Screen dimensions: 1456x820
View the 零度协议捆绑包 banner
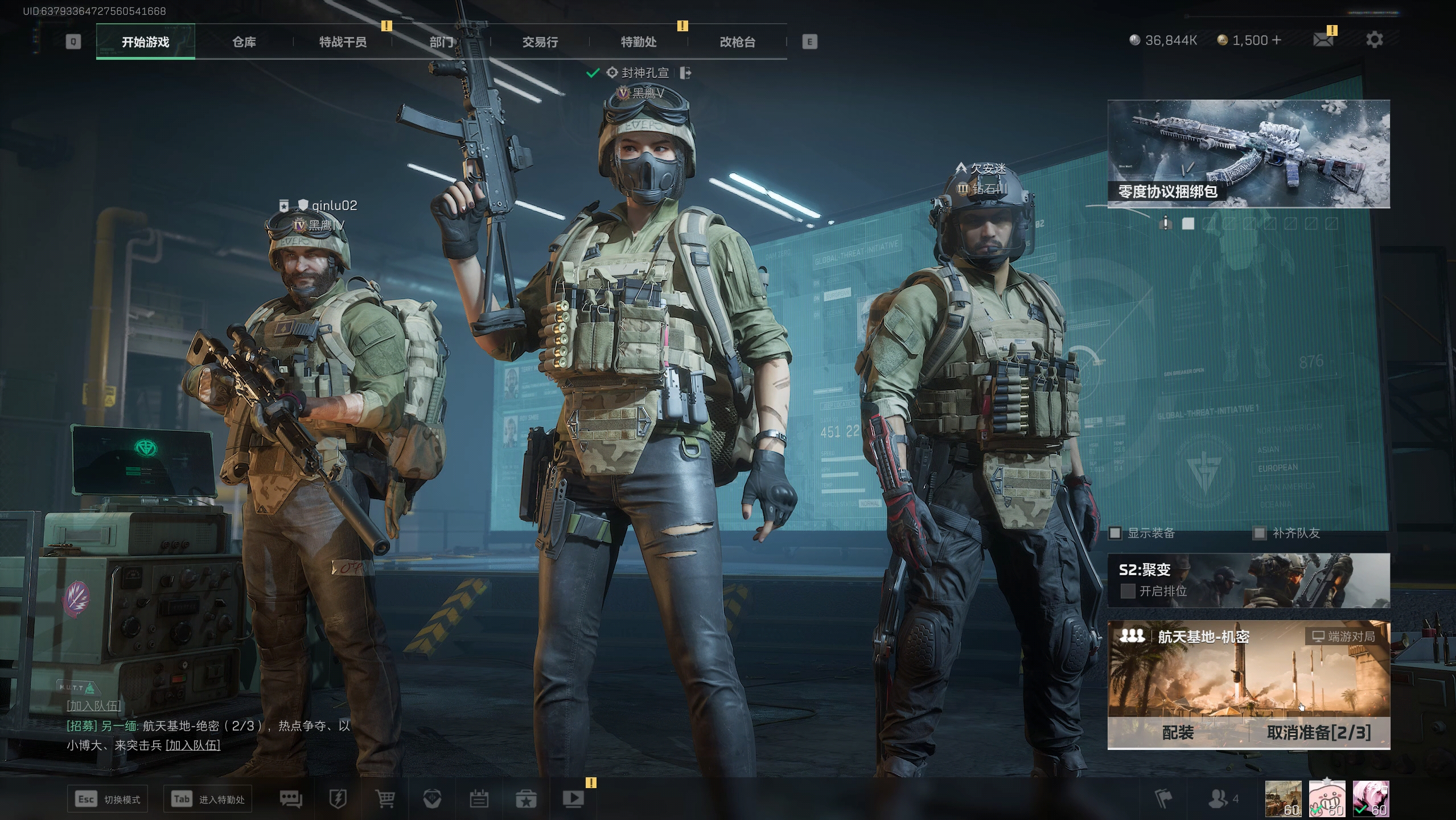click(1248, 153)
